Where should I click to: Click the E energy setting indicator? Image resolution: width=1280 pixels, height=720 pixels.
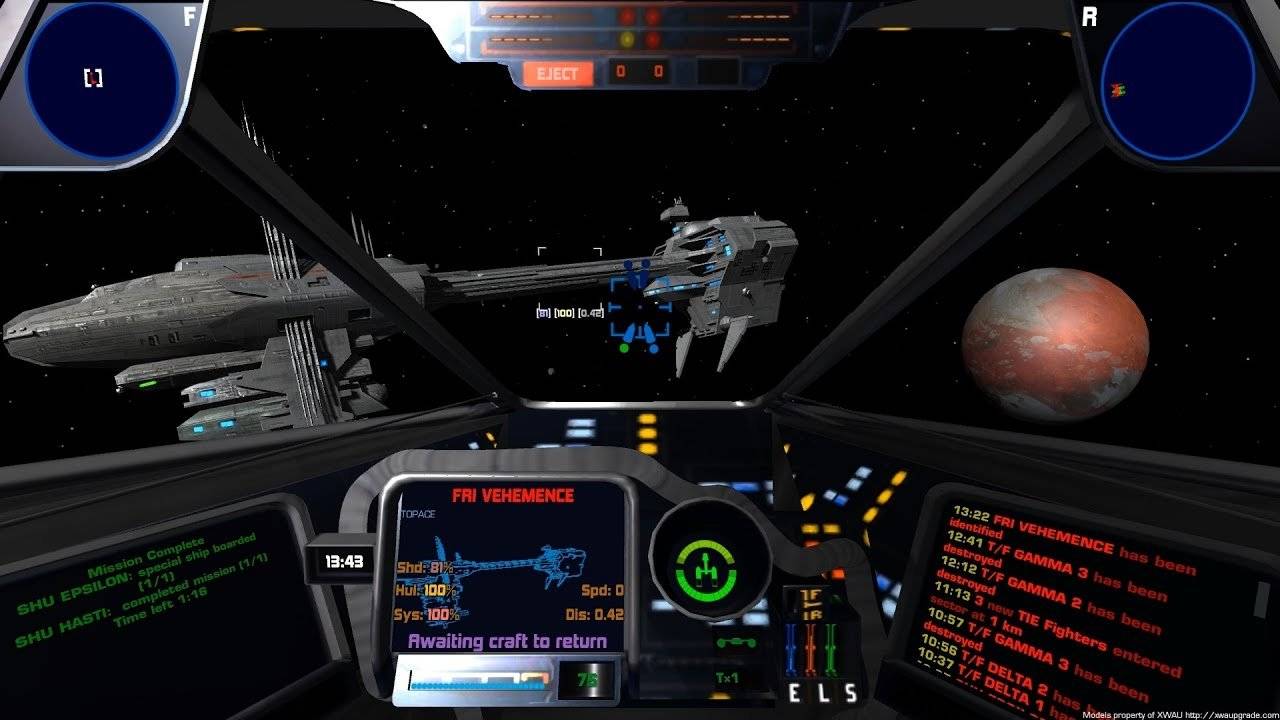[795, 693]
